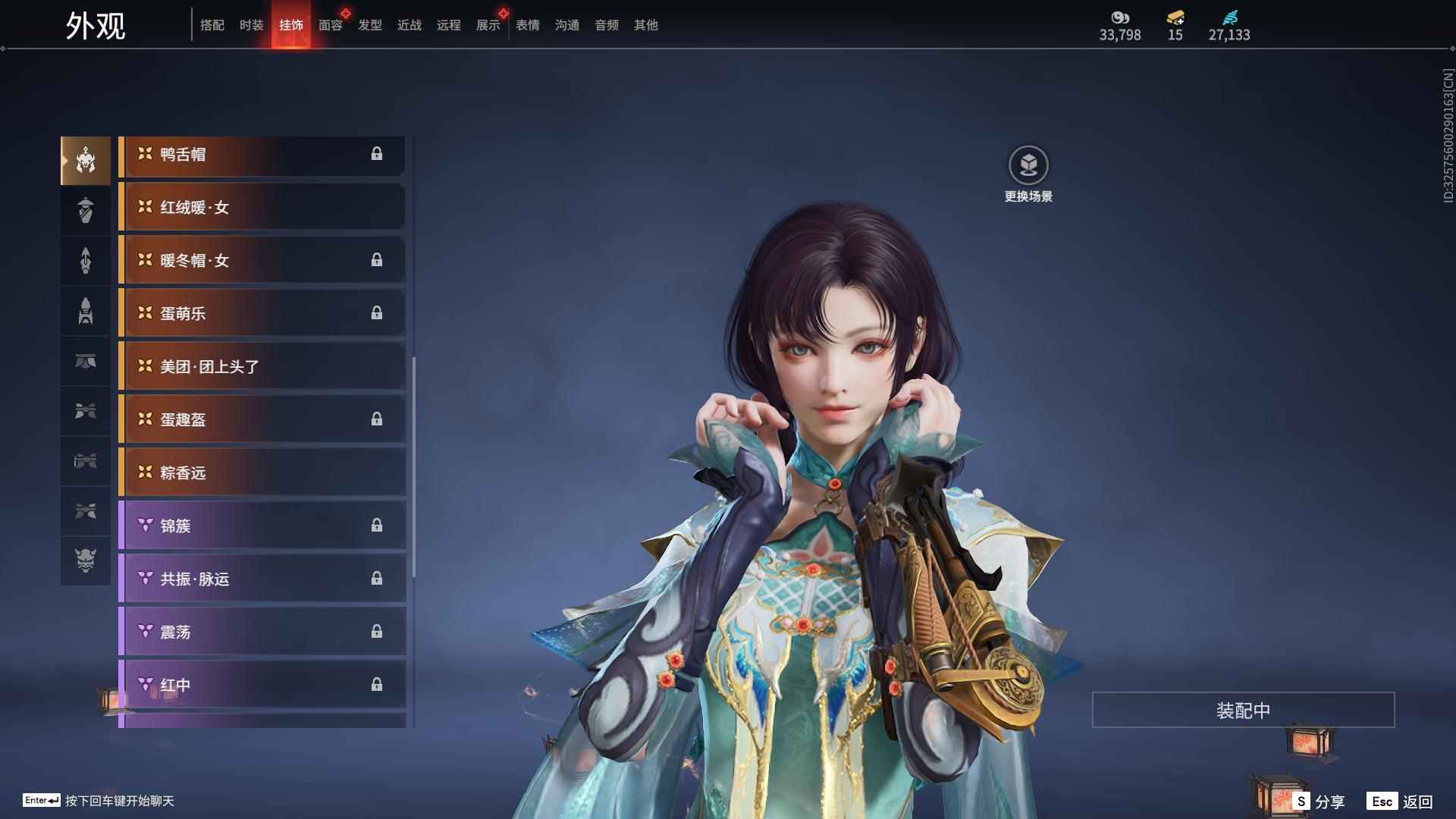
Task: Switch to the 发型 tab
Action: point(369,25)
